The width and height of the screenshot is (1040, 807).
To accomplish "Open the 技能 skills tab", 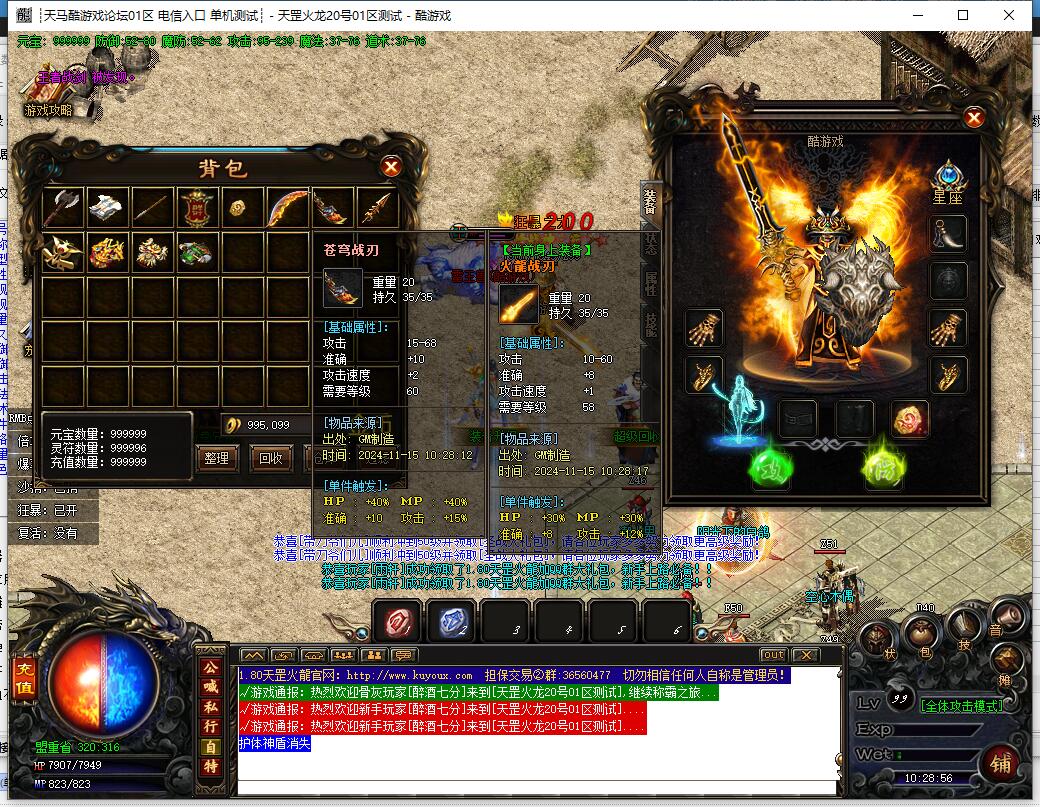I will (651, 323).
